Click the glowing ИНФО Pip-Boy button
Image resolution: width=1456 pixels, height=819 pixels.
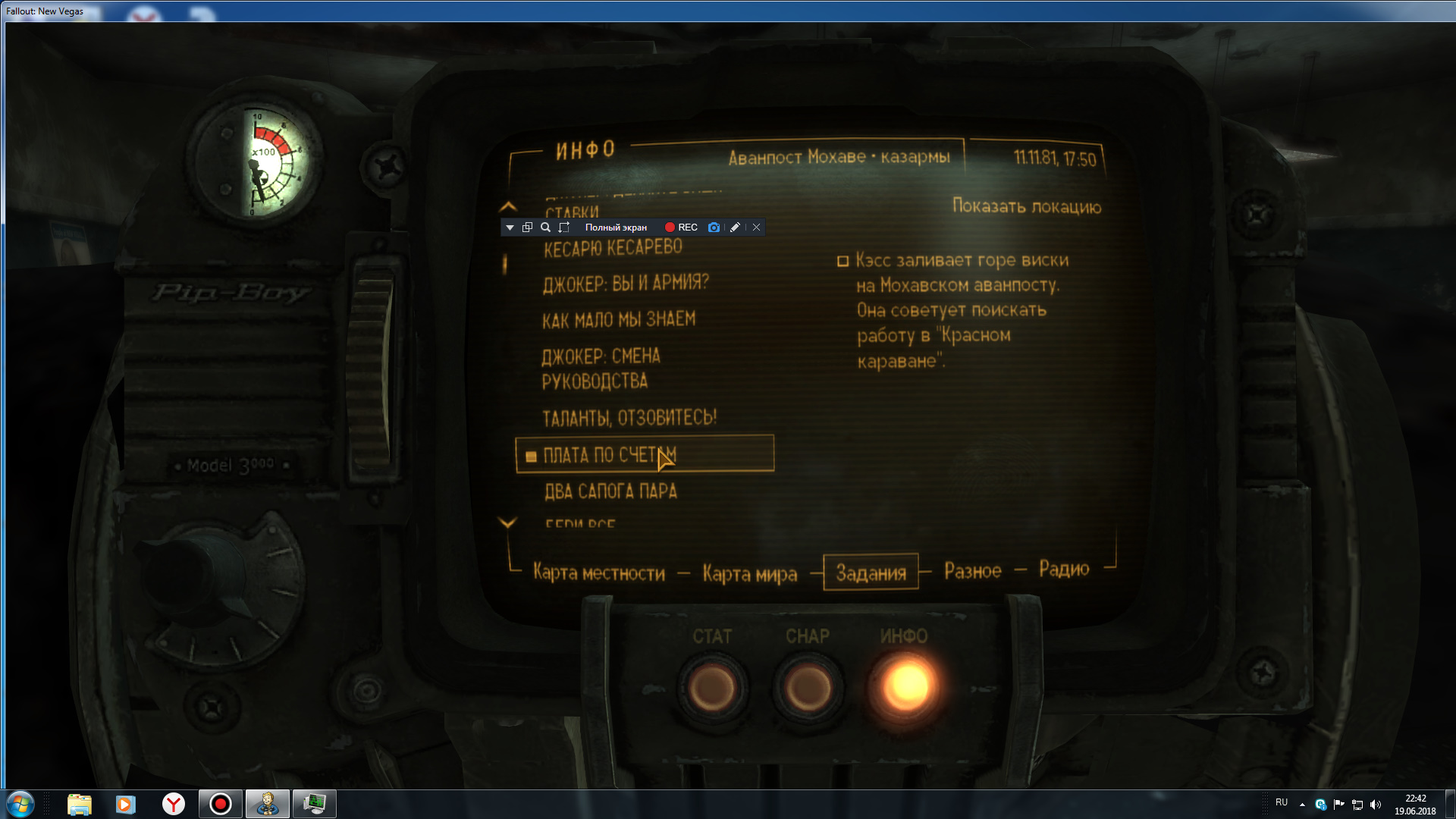(x=905, y=686)
